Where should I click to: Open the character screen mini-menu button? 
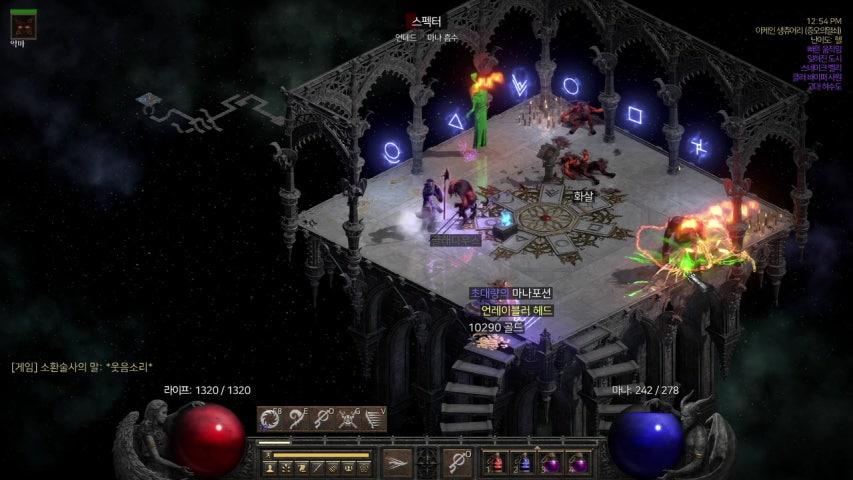[270, 467]
